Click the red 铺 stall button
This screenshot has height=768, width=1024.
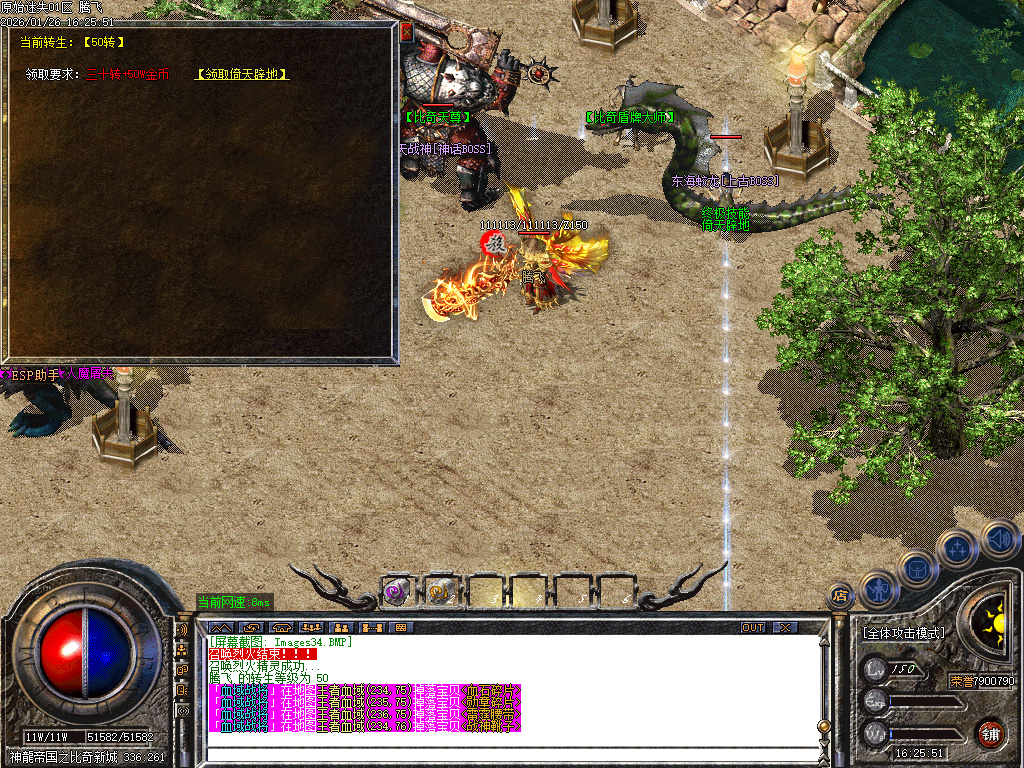[x=990, y=732]
